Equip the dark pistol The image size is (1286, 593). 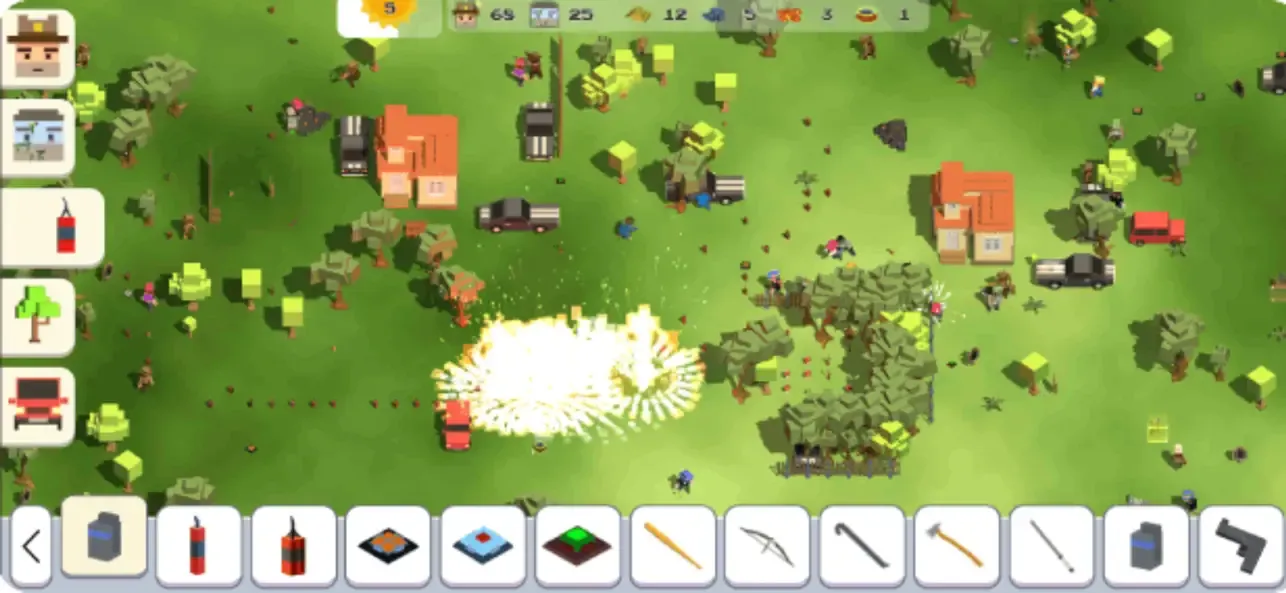[x=1240, y=547]
